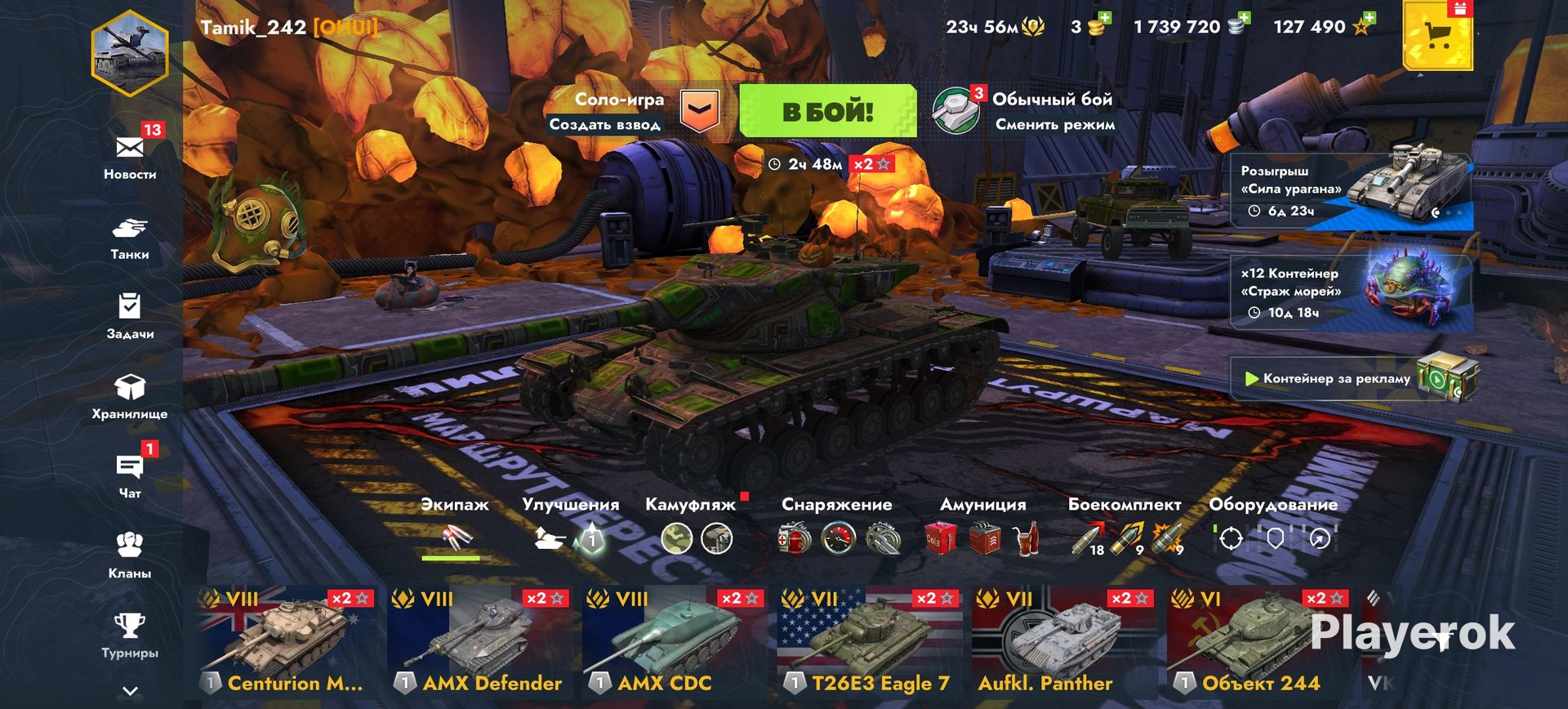Open the shop cart button

click(x=1437, y=36)
